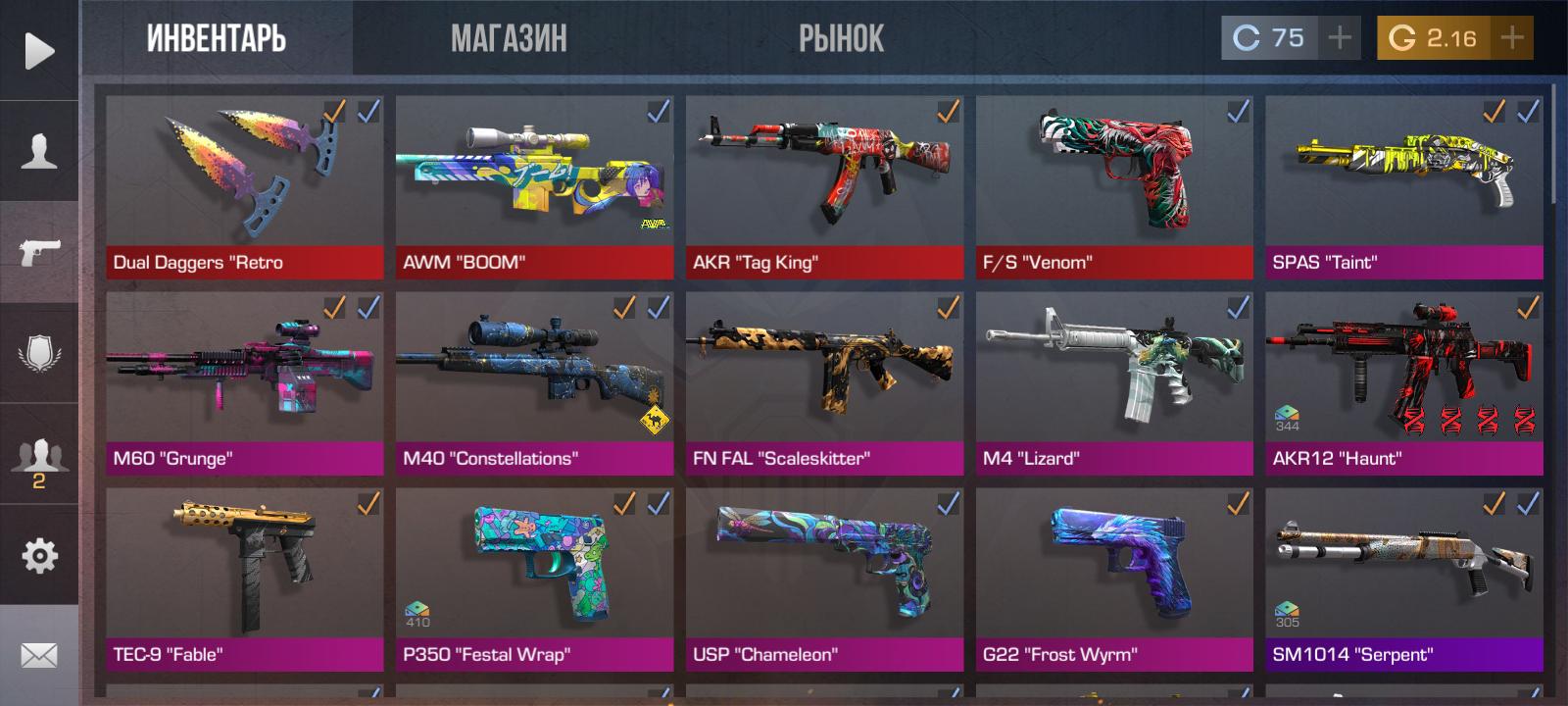
Task: Select the AKR12 "Haunt" skin
Action: 1404,382
